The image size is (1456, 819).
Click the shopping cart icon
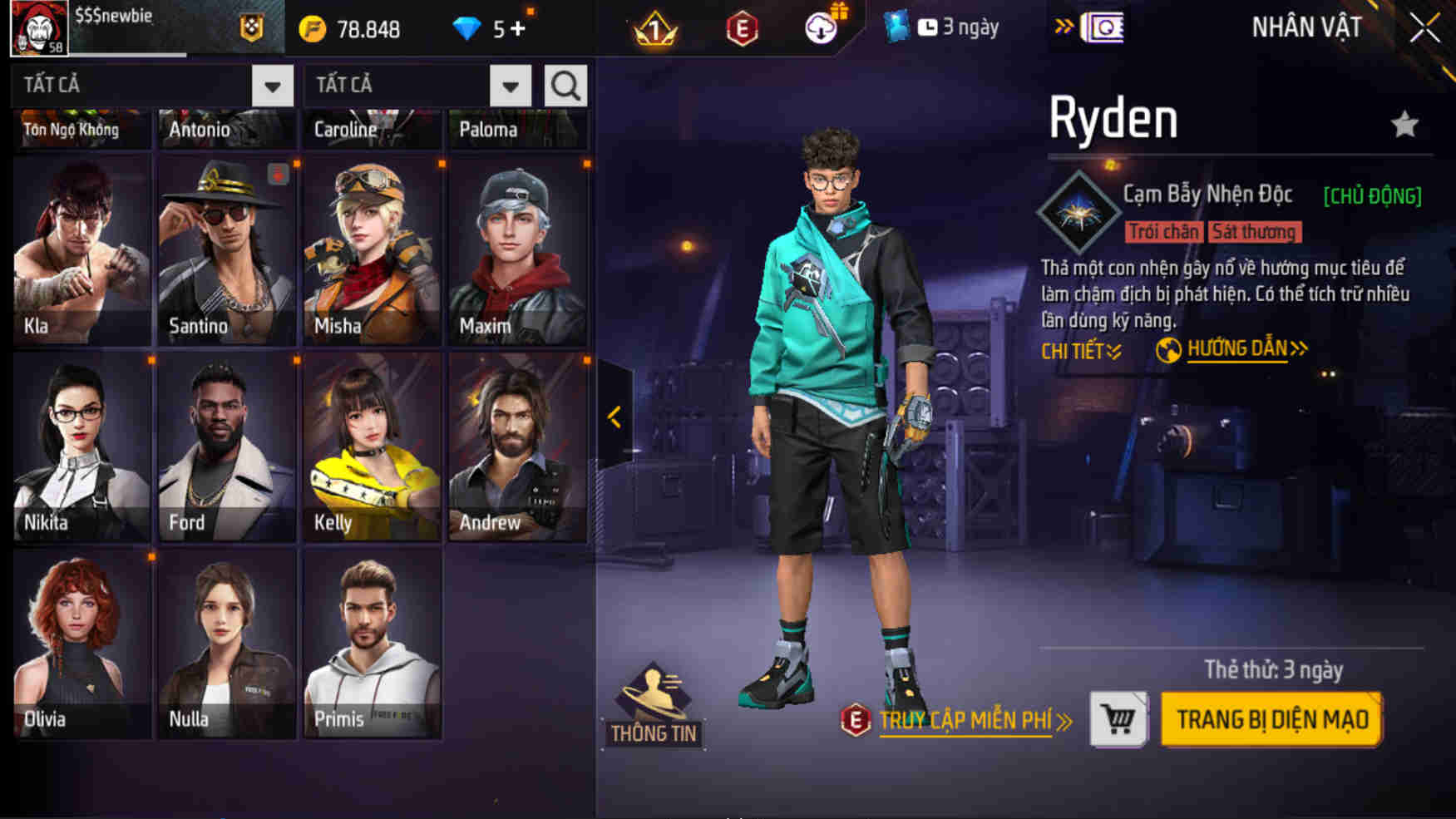tap(1118, 720)
